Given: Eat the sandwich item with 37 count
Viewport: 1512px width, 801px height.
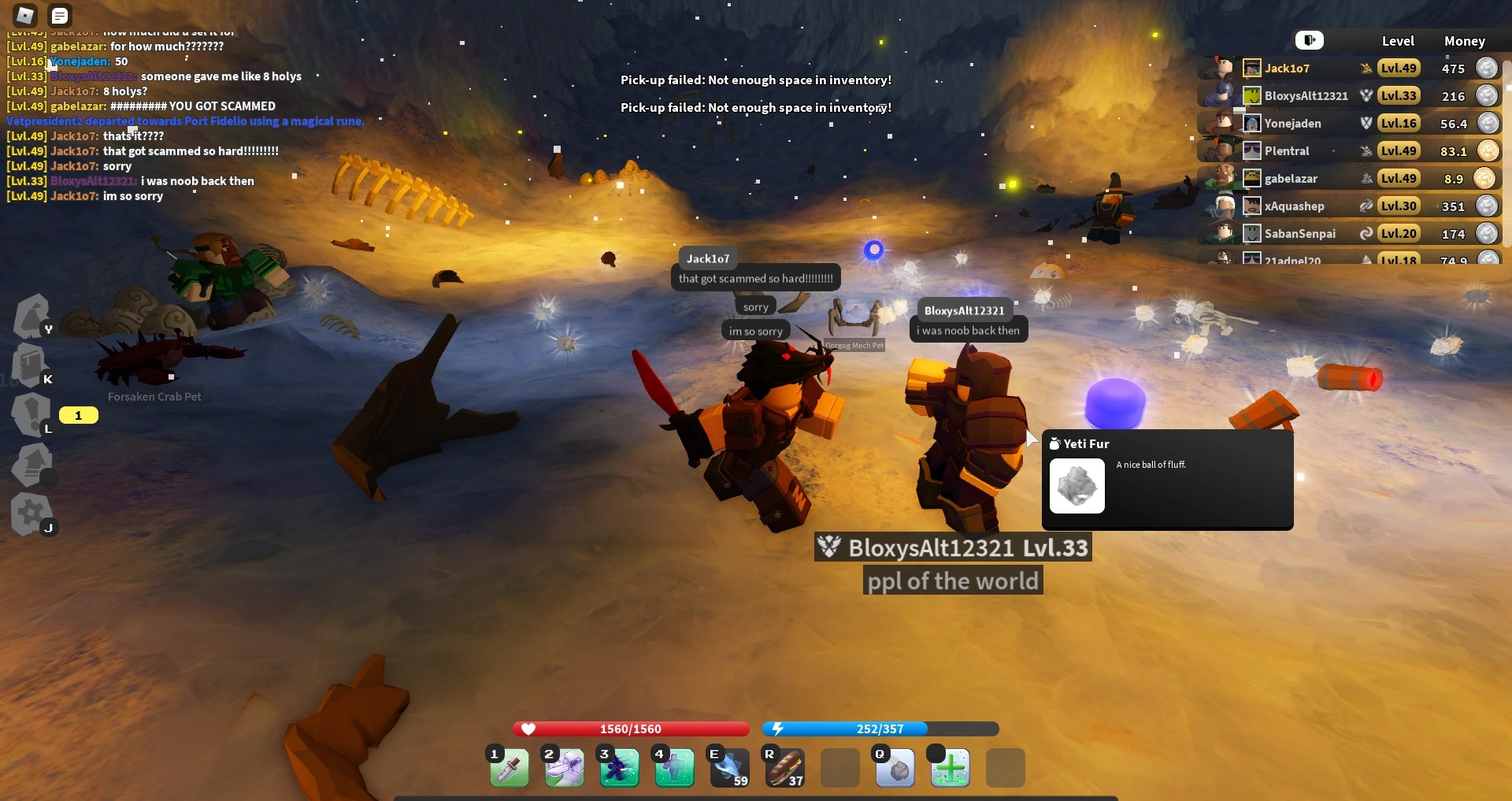Looking at the screenshot, I should tap(785, 768).
